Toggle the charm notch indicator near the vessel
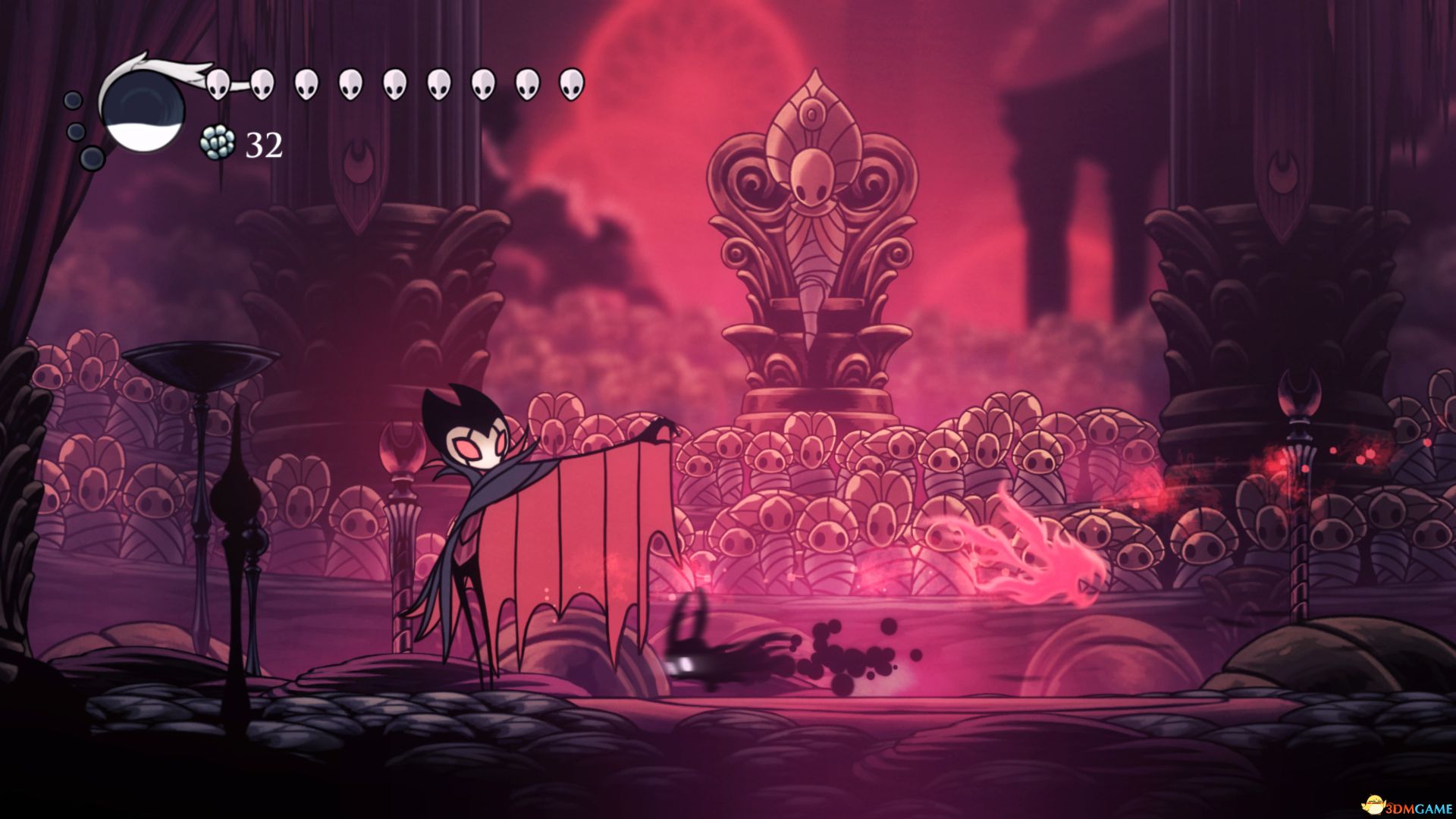 point(91,159)
